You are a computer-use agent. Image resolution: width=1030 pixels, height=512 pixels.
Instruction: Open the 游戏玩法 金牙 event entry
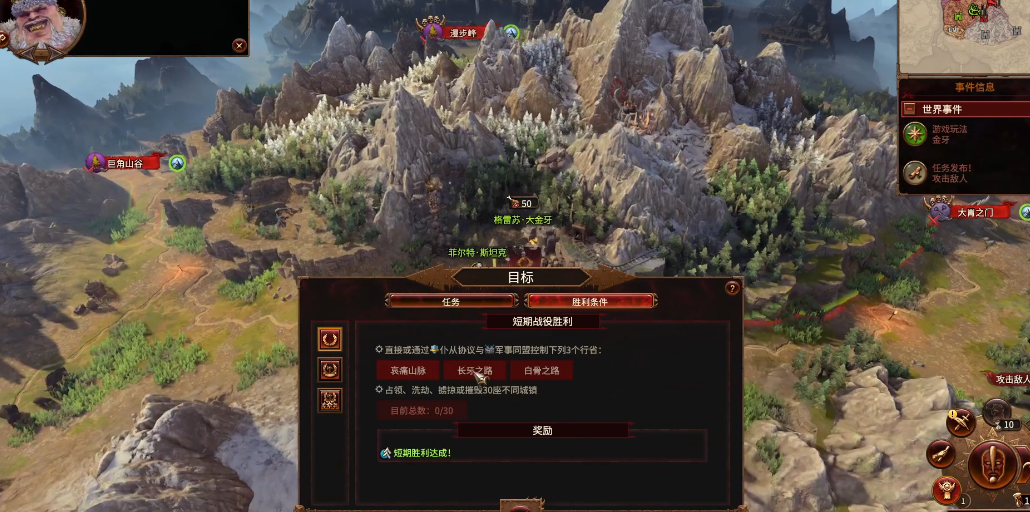pos(914,134)
